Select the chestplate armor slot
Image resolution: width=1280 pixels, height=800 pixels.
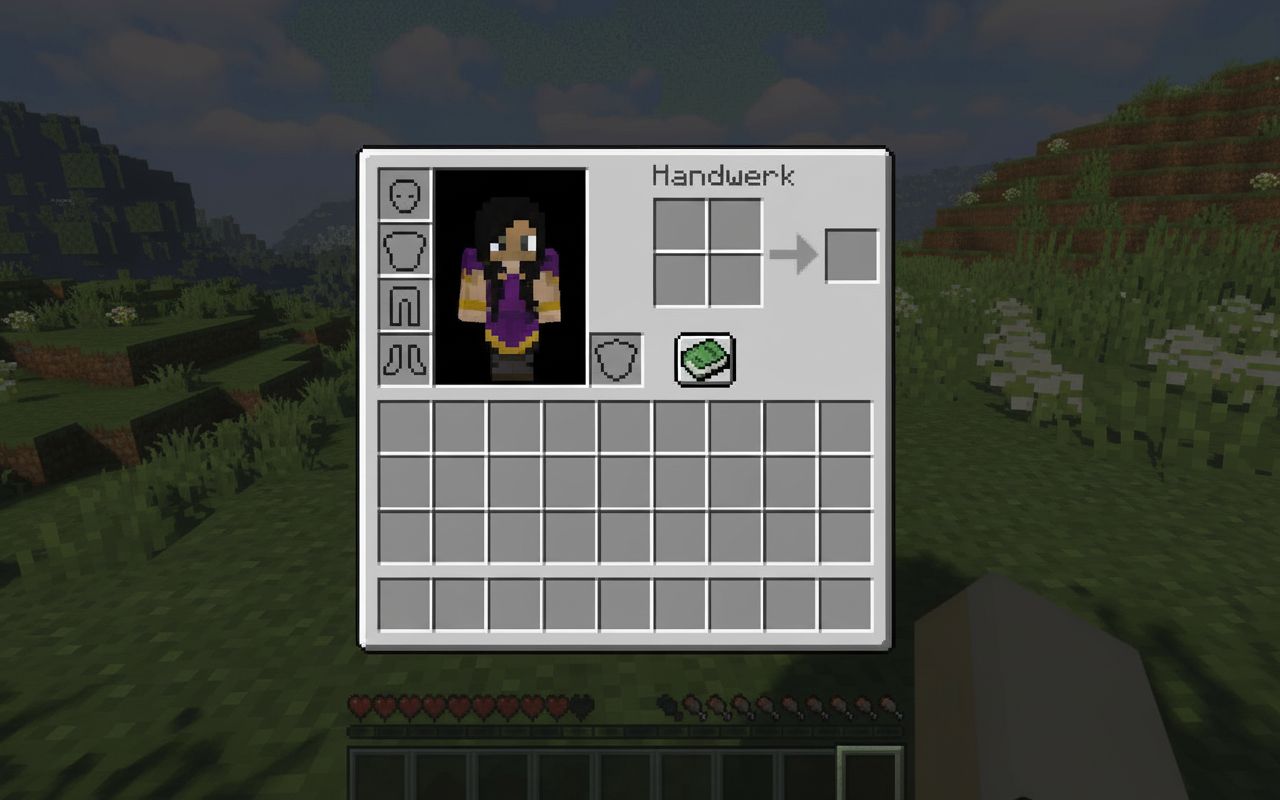pyautogui.click(x=406, y=250)
